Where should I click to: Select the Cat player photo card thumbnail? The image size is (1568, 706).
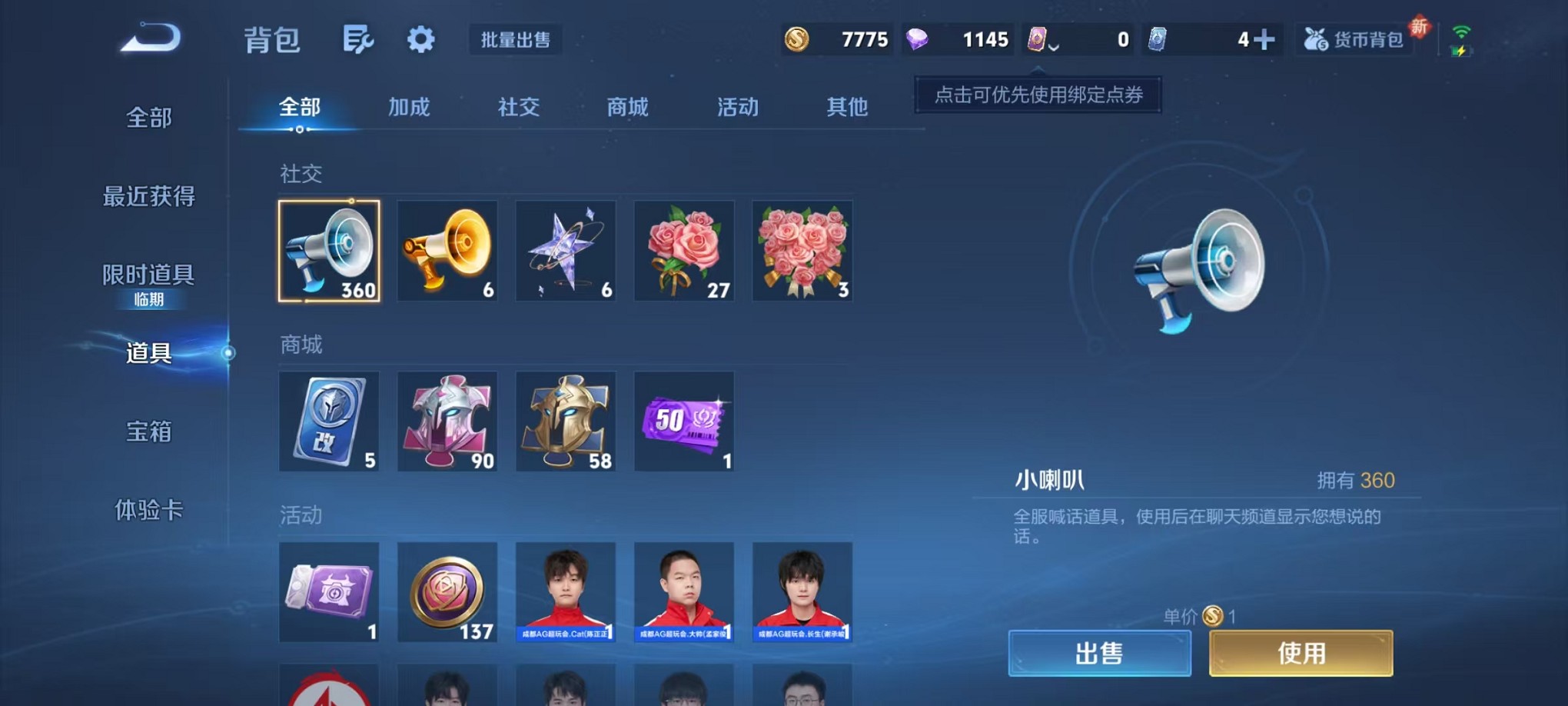click(x=566, y=592)
